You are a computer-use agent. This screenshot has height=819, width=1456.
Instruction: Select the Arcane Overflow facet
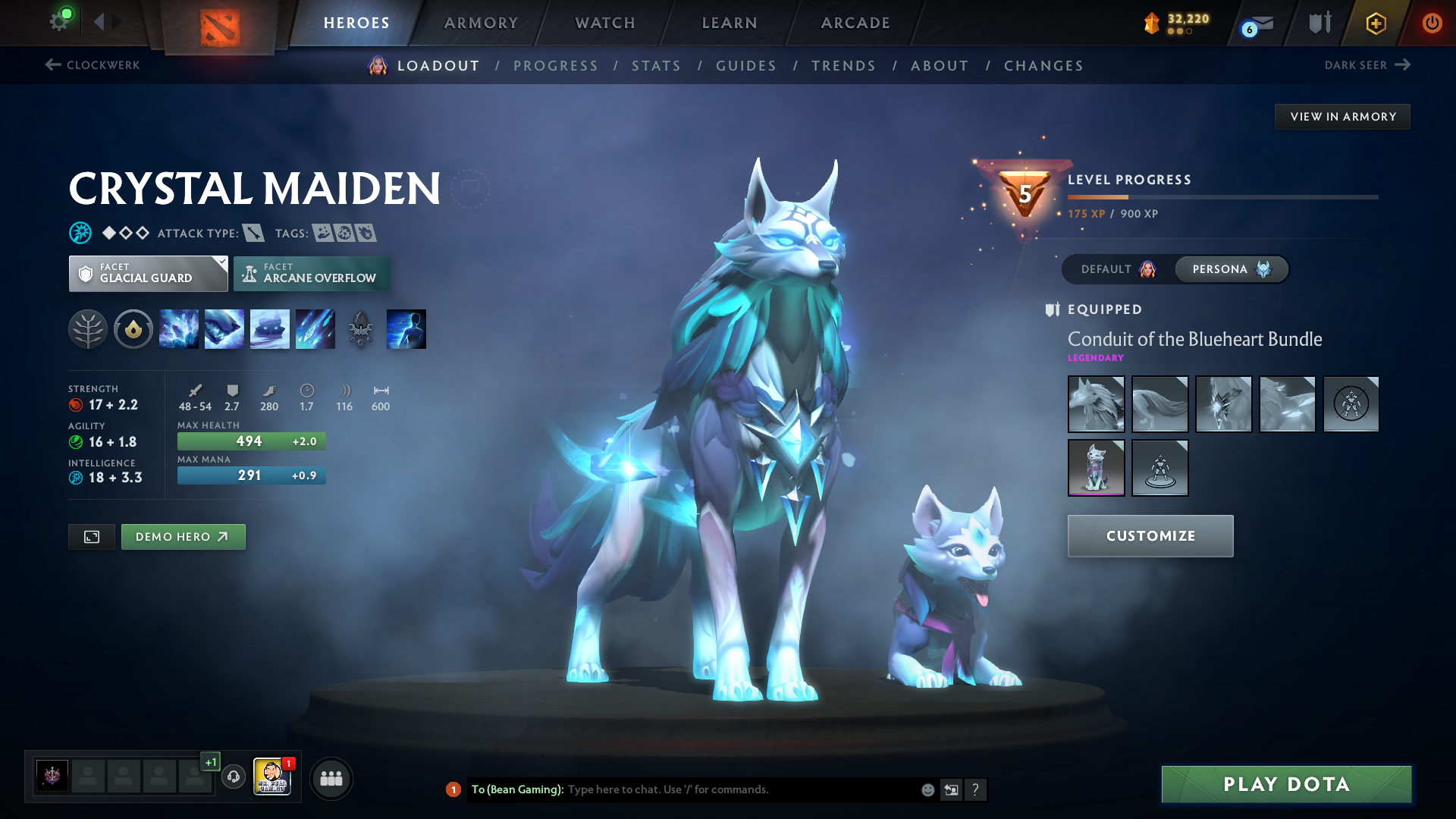tap(312, 274)
